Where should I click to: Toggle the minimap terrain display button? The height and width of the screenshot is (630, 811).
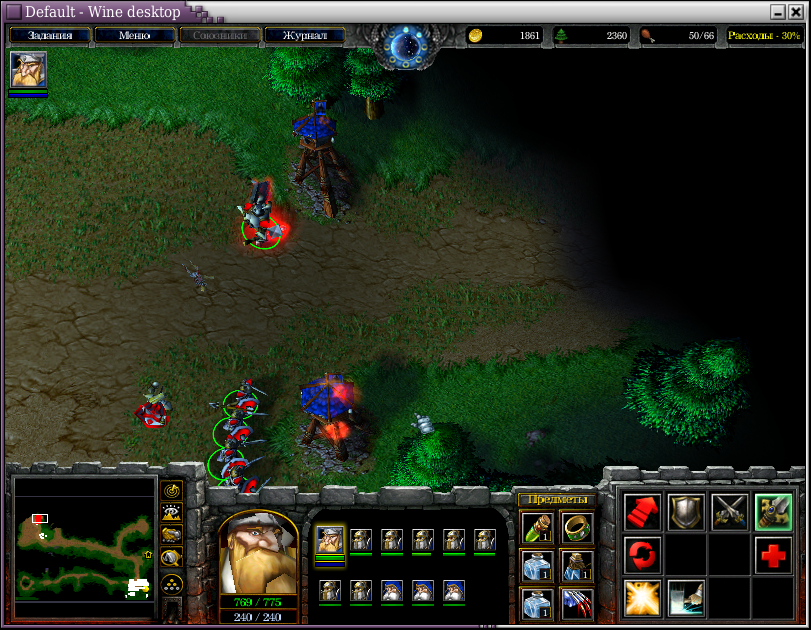click(172, 513)
